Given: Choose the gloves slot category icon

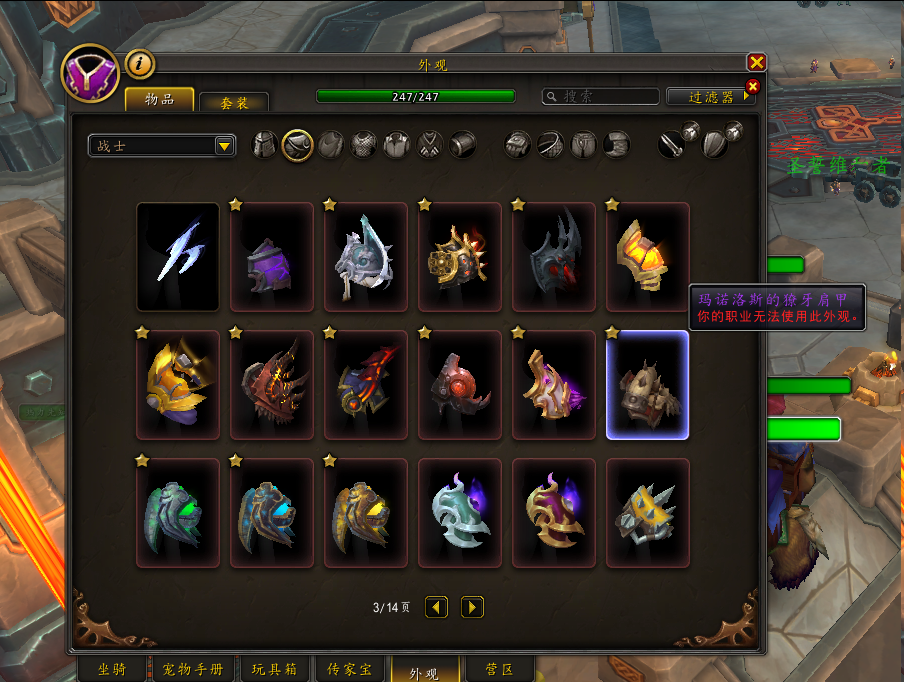Looking at the screenshot, I should point(516,145).
